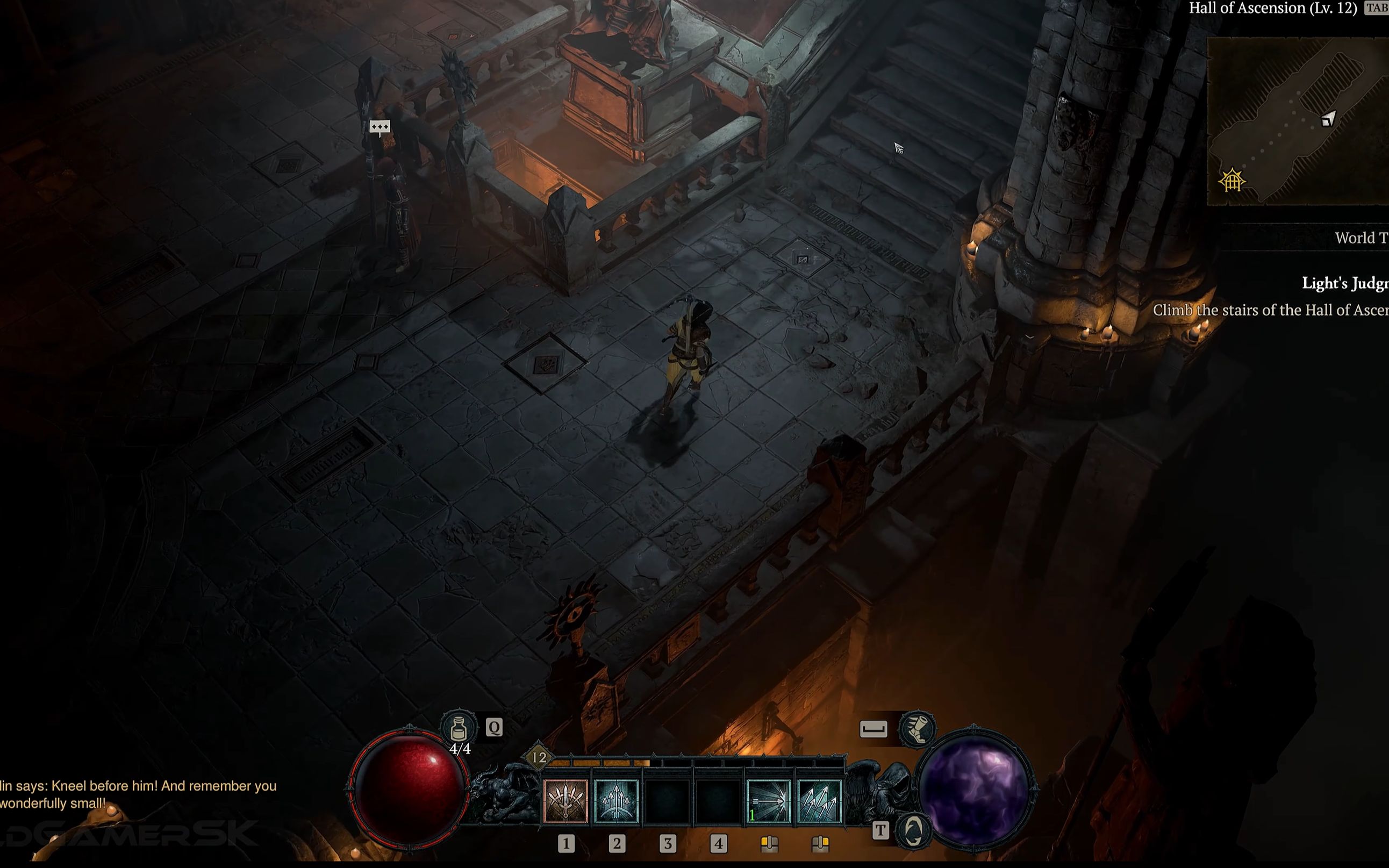Click the speech bubble marker above the NPC
The image size is (1389, 868).
[380, 127]
